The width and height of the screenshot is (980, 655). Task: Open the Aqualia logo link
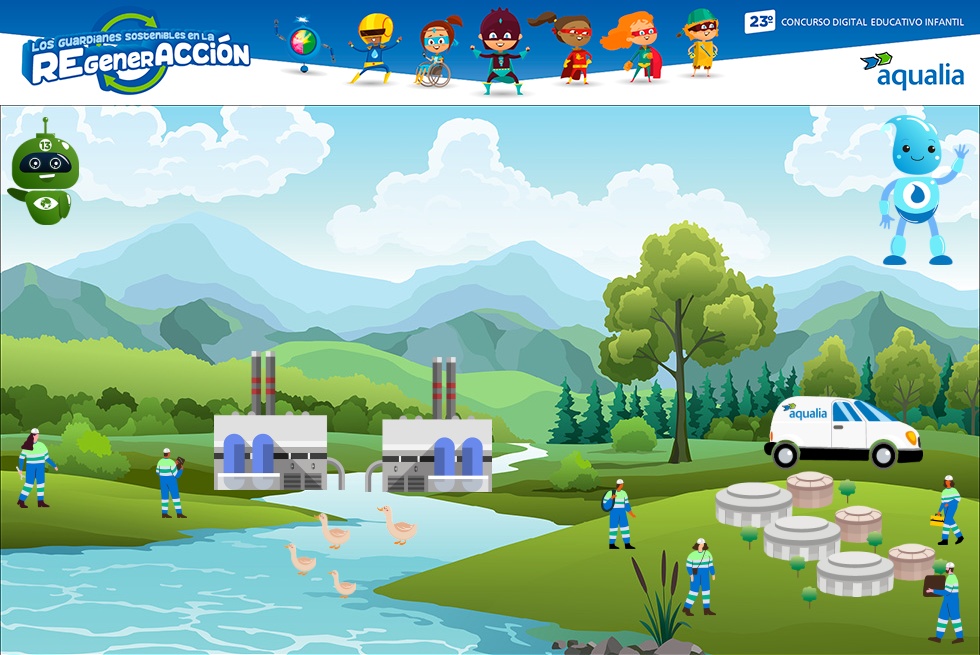pyautogui.click(x=912, y=71)
